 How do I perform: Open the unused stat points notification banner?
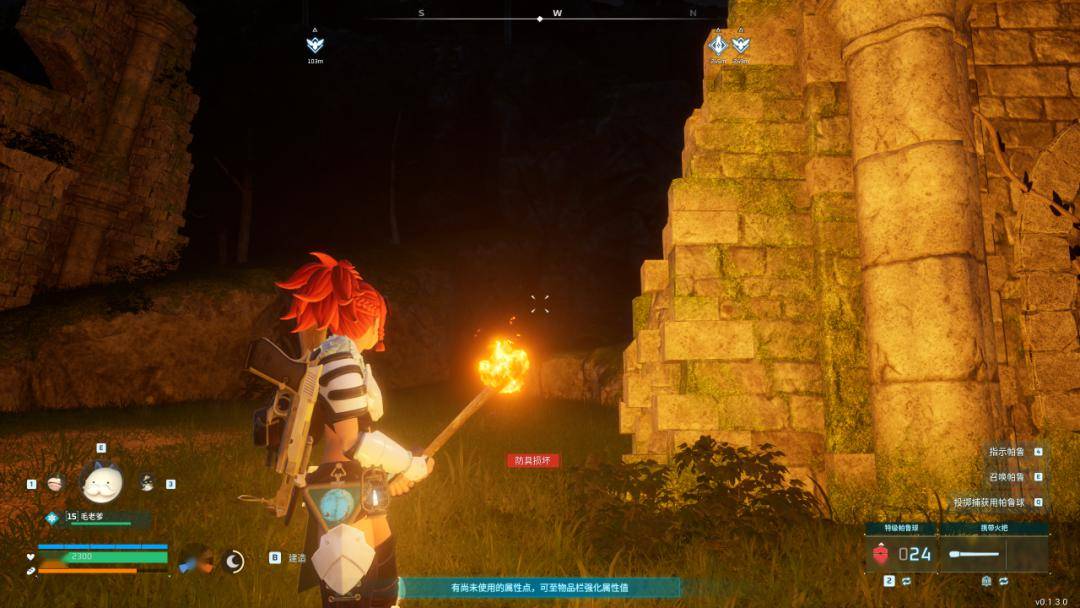(x=539, y=588)
